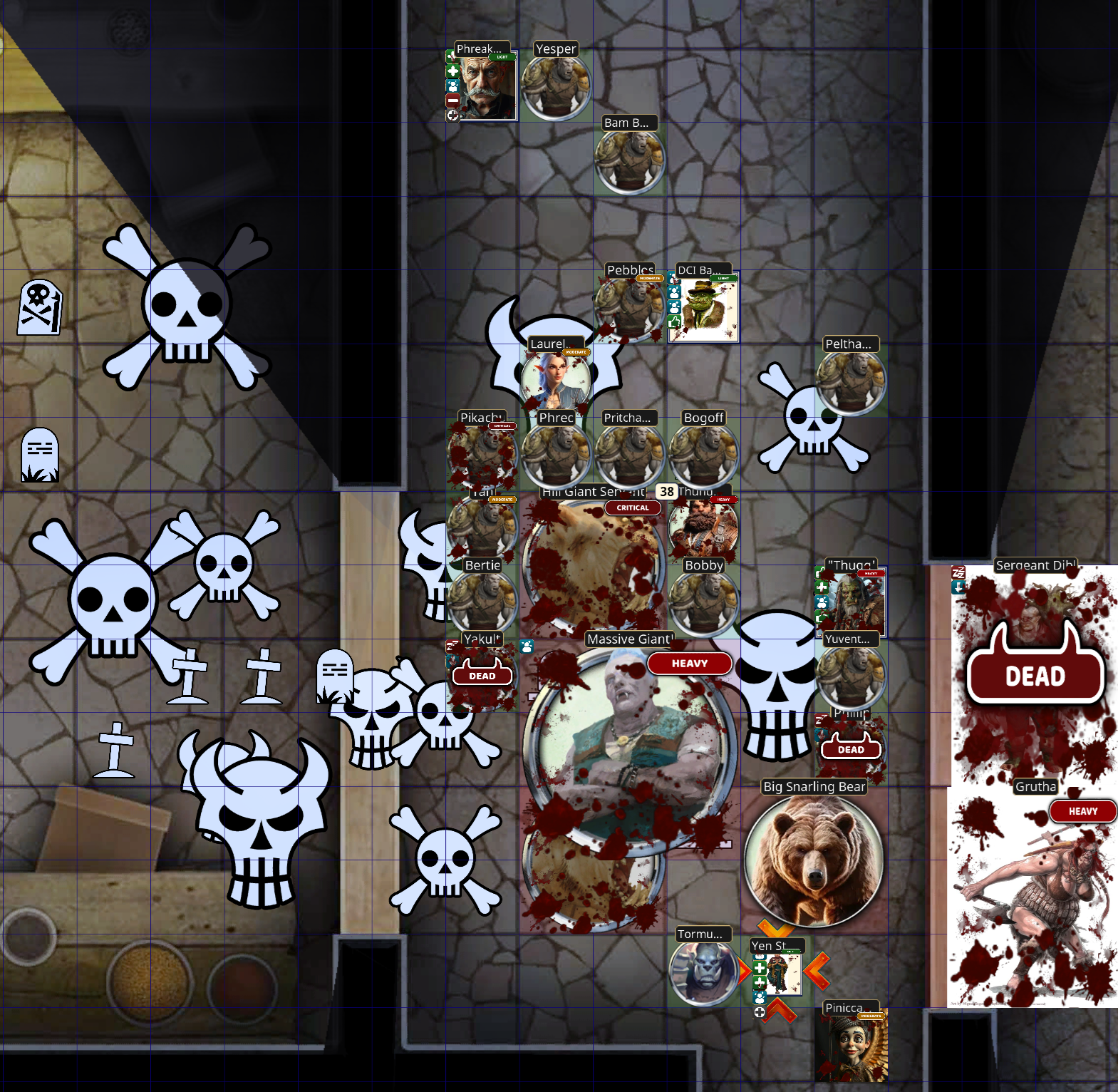Click the green plus effect icon on Phreak's token
Image resolution: width=1118 pixels, height=1092 pixels.
[x=452, y=71]
